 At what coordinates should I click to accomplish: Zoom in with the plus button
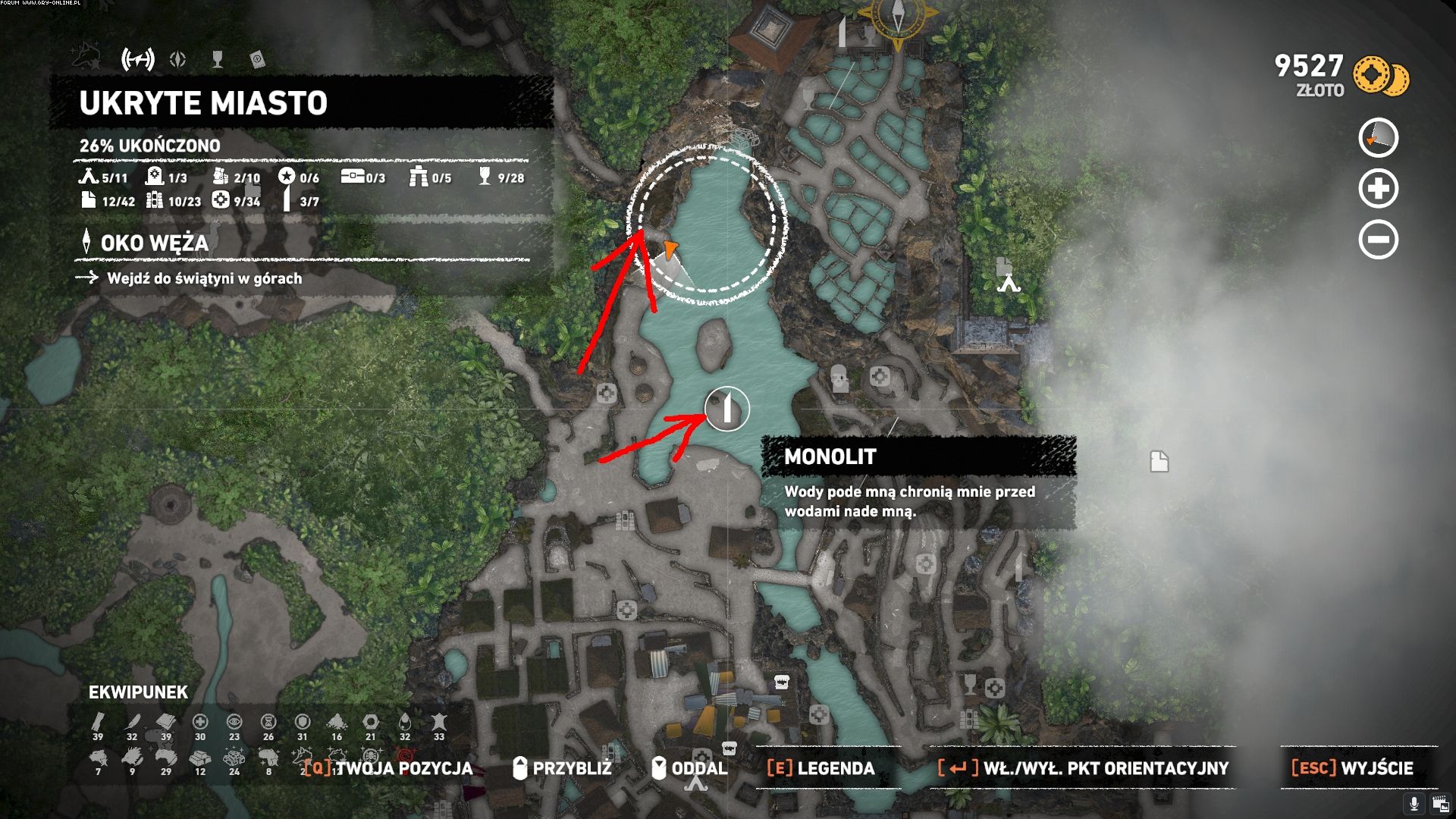point(1378,189)
